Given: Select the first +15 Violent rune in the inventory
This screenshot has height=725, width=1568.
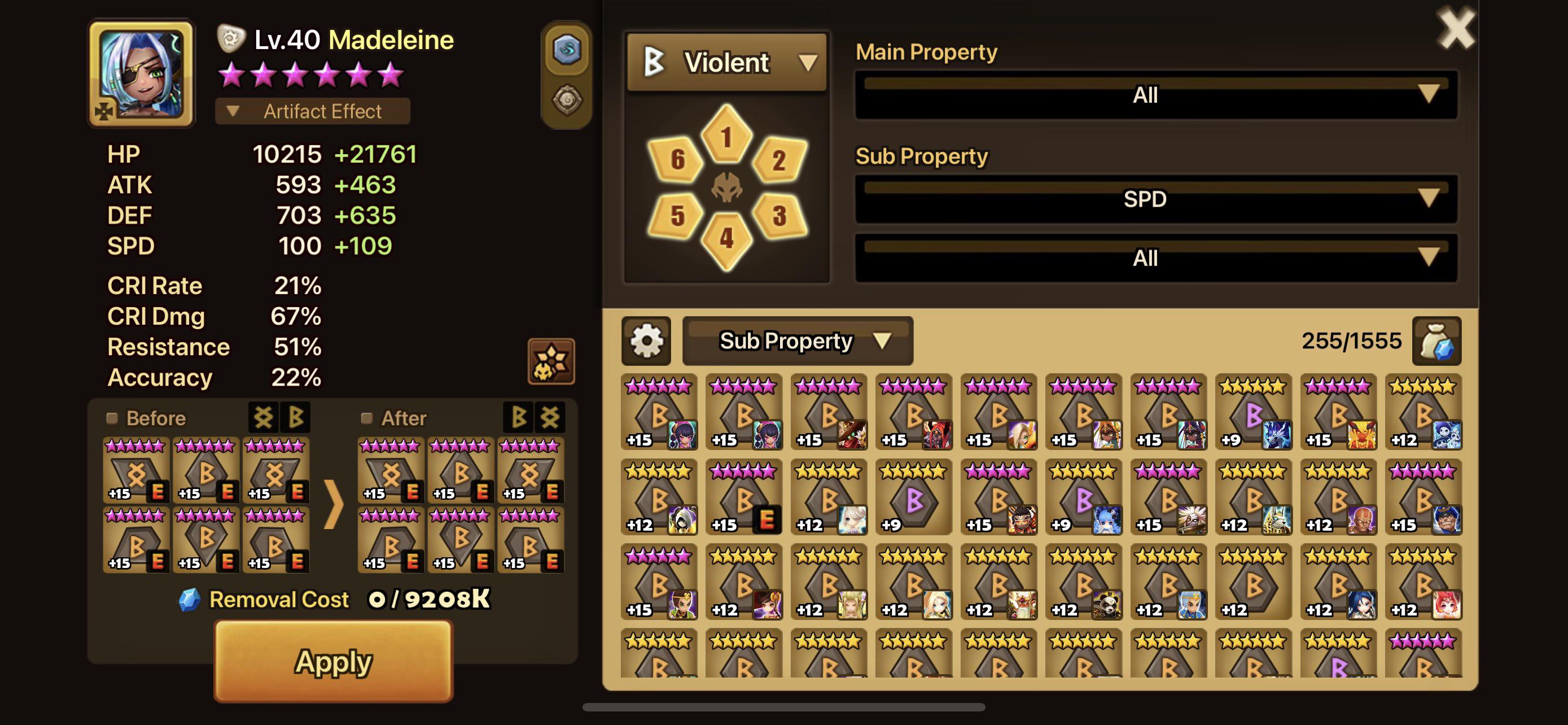Looking at the screenshot, I should (x=659, y=411).
